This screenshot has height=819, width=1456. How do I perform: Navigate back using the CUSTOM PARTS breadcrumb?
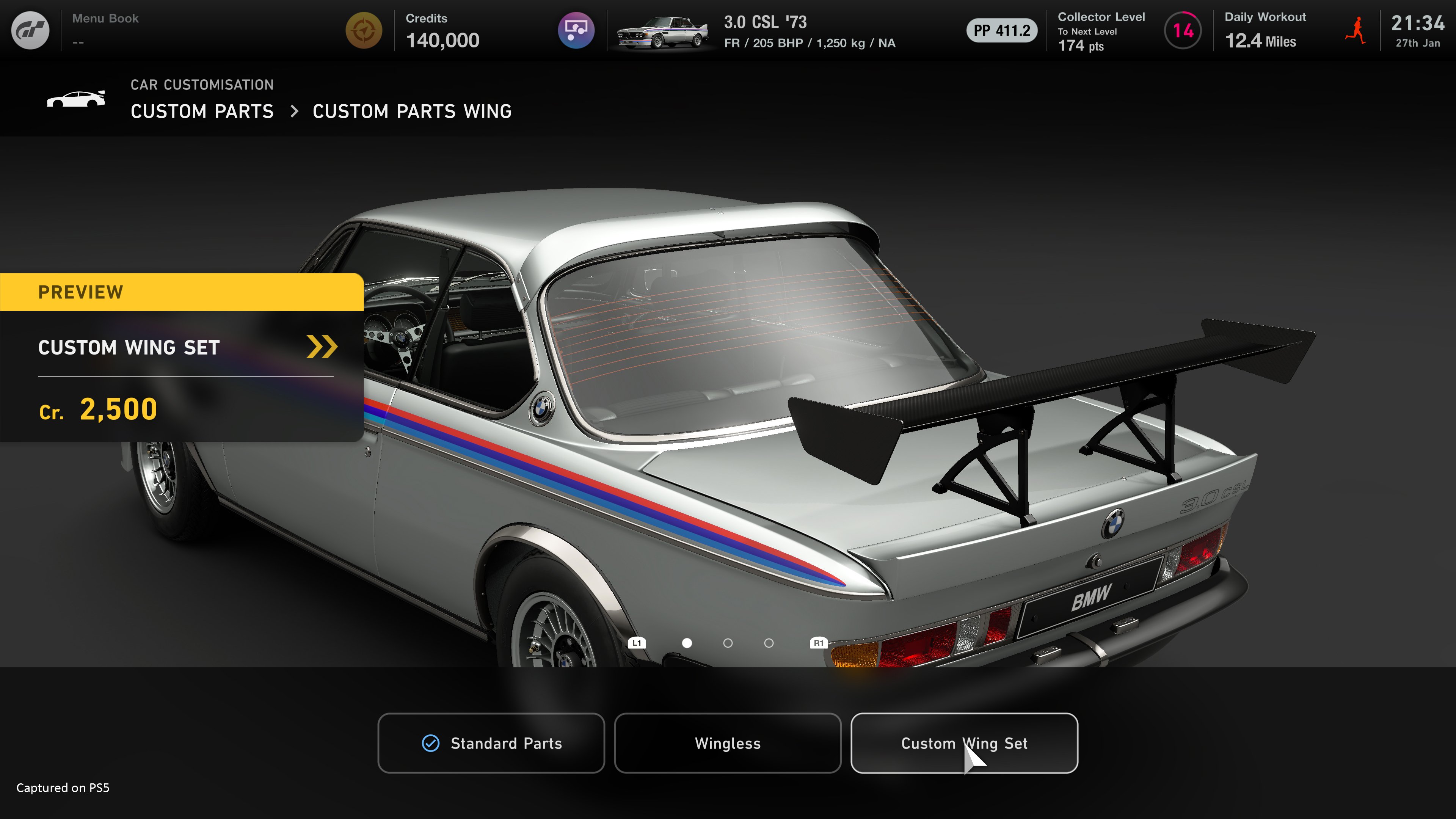pyautogui.click(x=202, y=111)
